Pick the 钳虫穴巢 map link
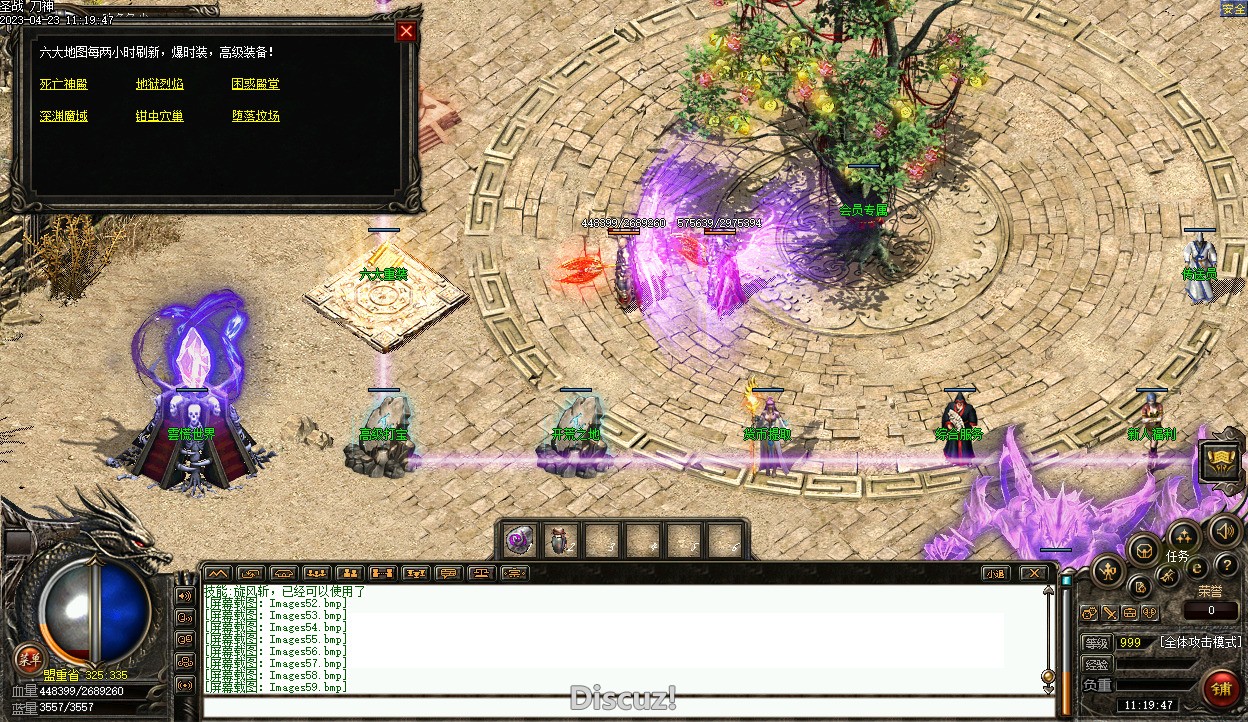Screen dimensions: 1248x722 click(160, 116)
